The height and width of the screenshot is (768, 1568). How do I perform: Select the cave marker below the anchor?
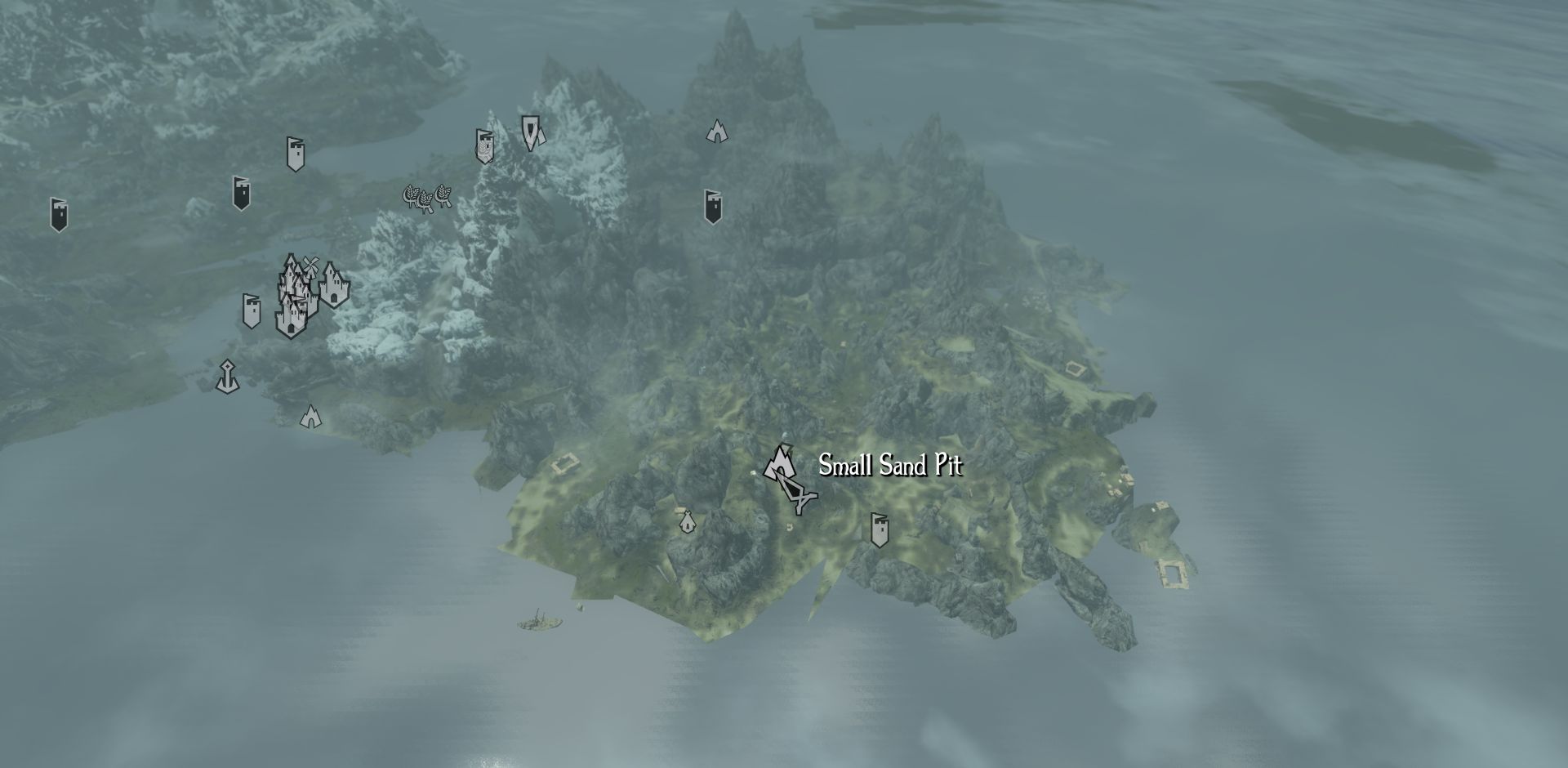(310, 417)
